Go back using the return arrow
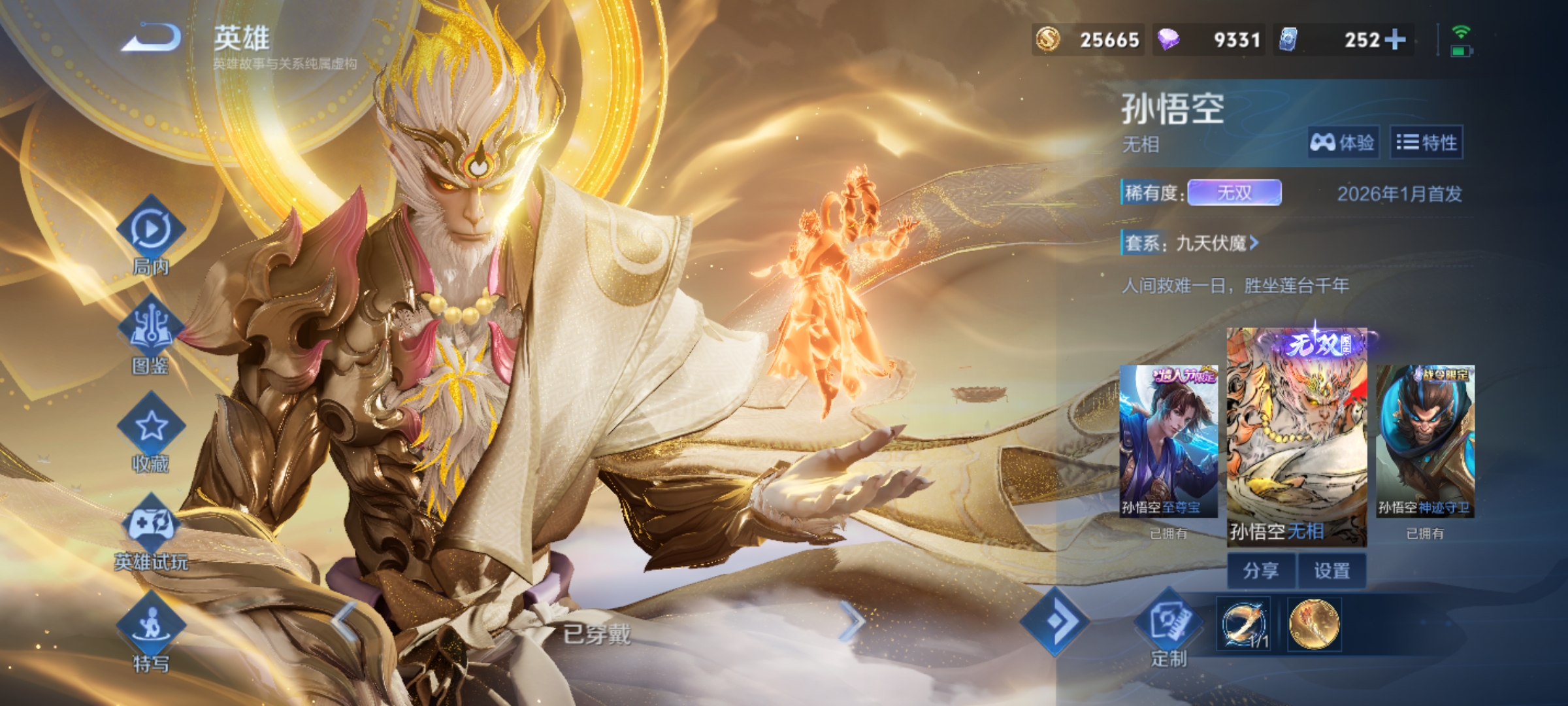 pos(152,38)
